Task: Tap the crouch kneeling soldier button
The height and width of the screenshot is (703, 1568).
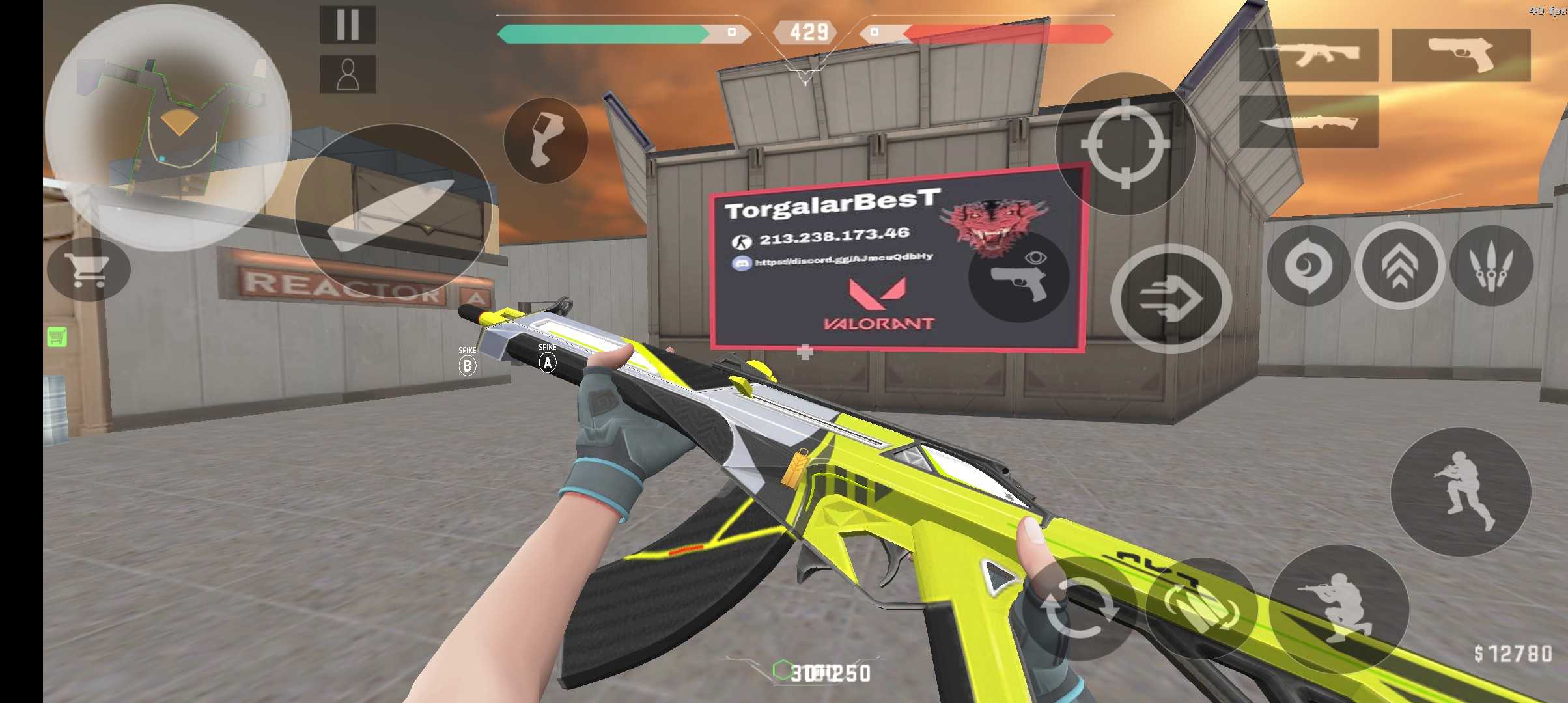Action: point(1339,609)
